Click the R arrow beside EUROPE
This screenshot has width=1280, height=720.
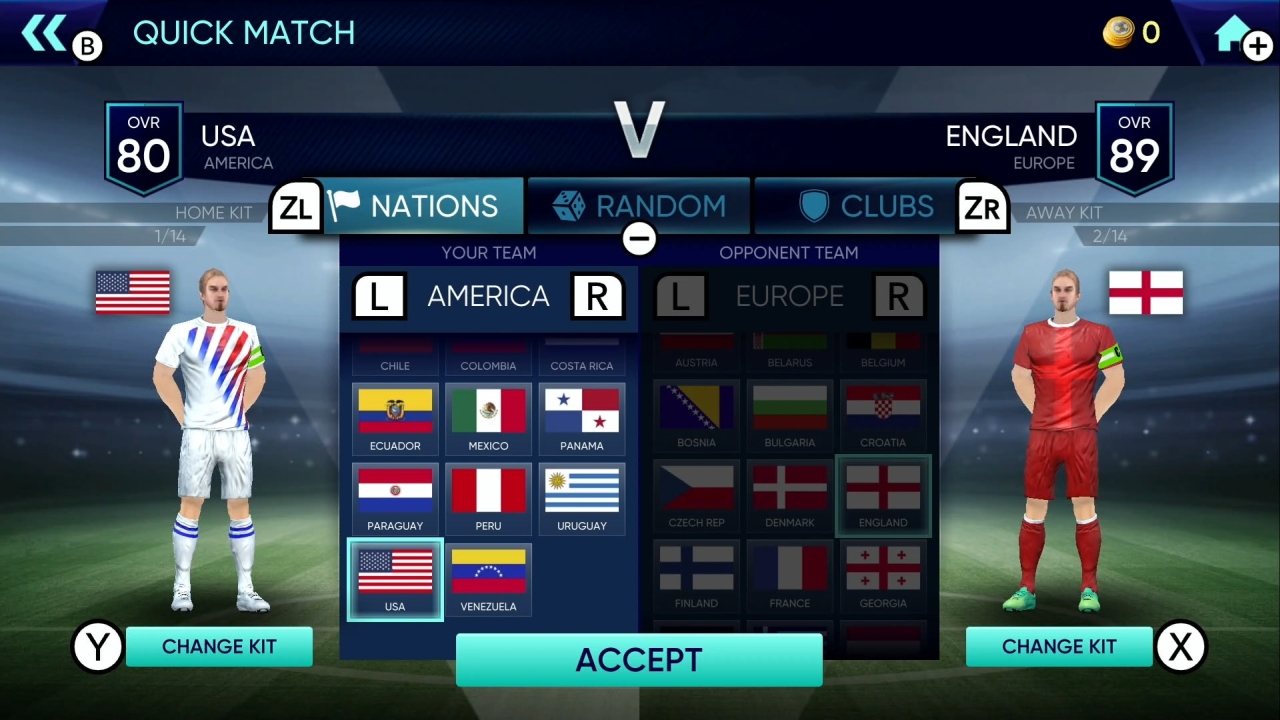coord(897,296)
